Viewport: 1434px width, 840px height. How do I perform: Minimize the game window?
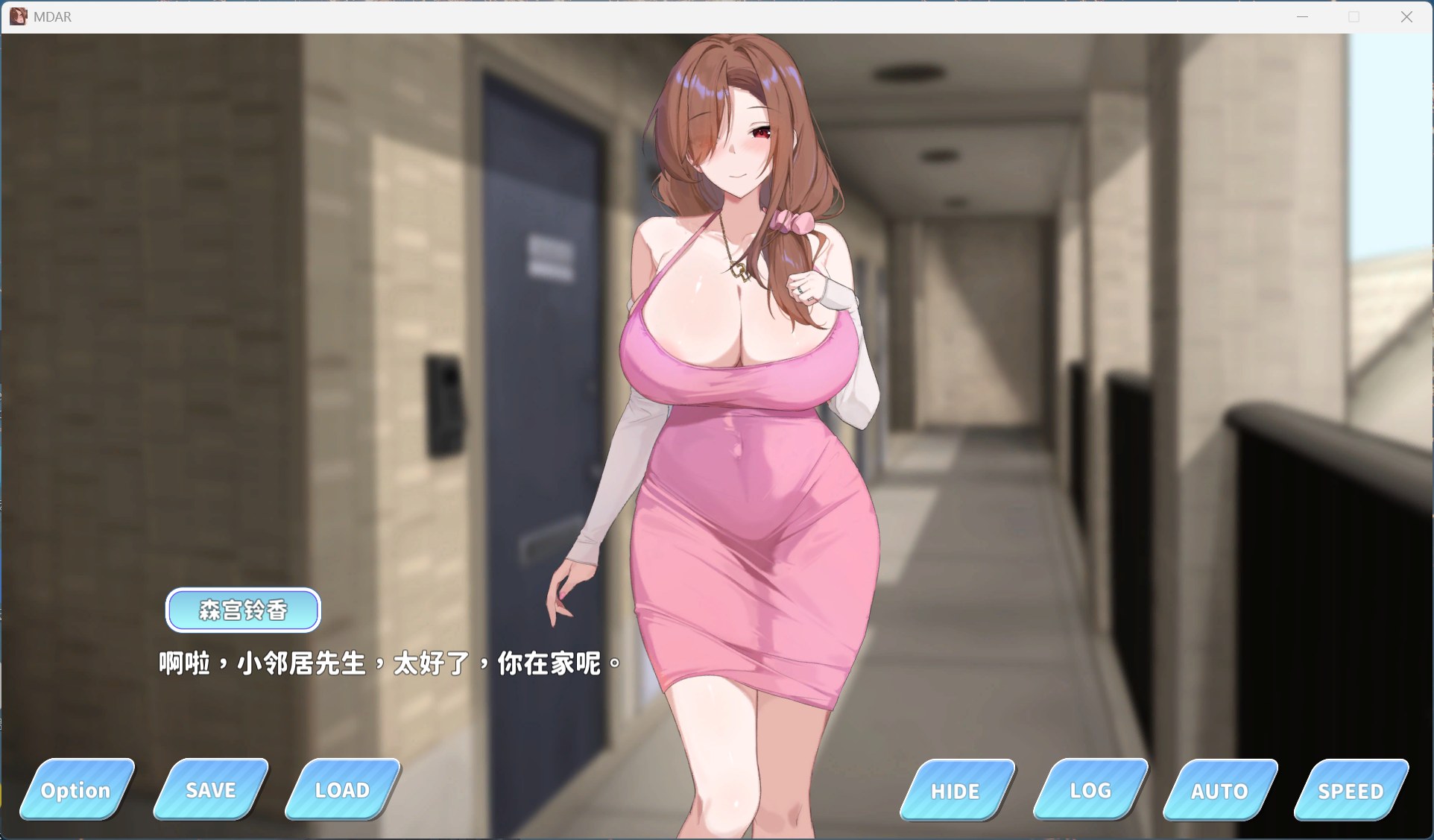click(x=1303, y=16)
